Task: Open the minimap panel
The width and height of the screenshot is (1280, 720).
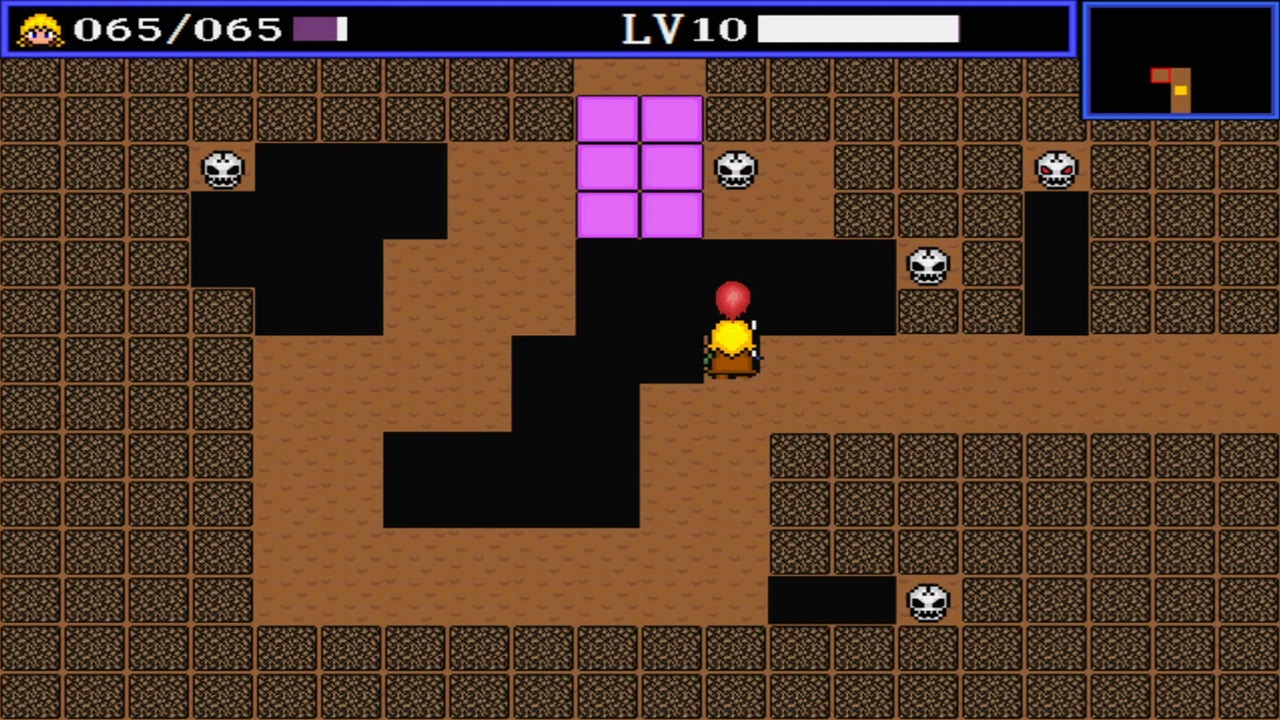Action: 1179,58
